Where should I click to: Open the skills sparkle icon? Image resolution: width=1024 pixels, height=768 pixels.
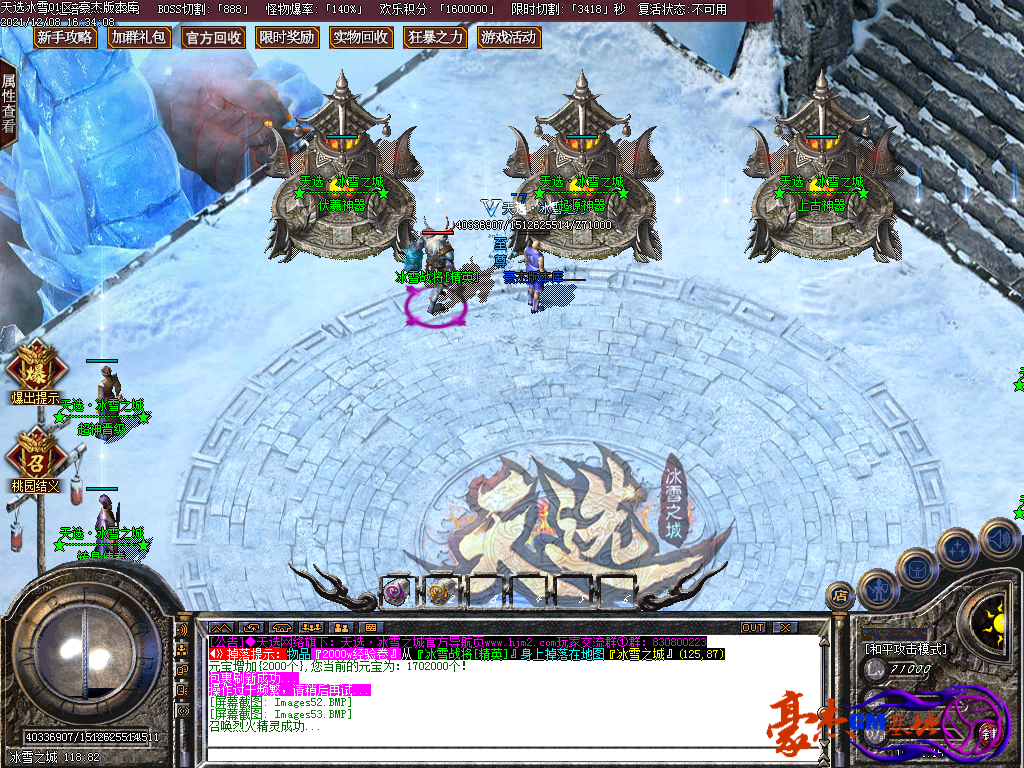[x=957, y=549]
